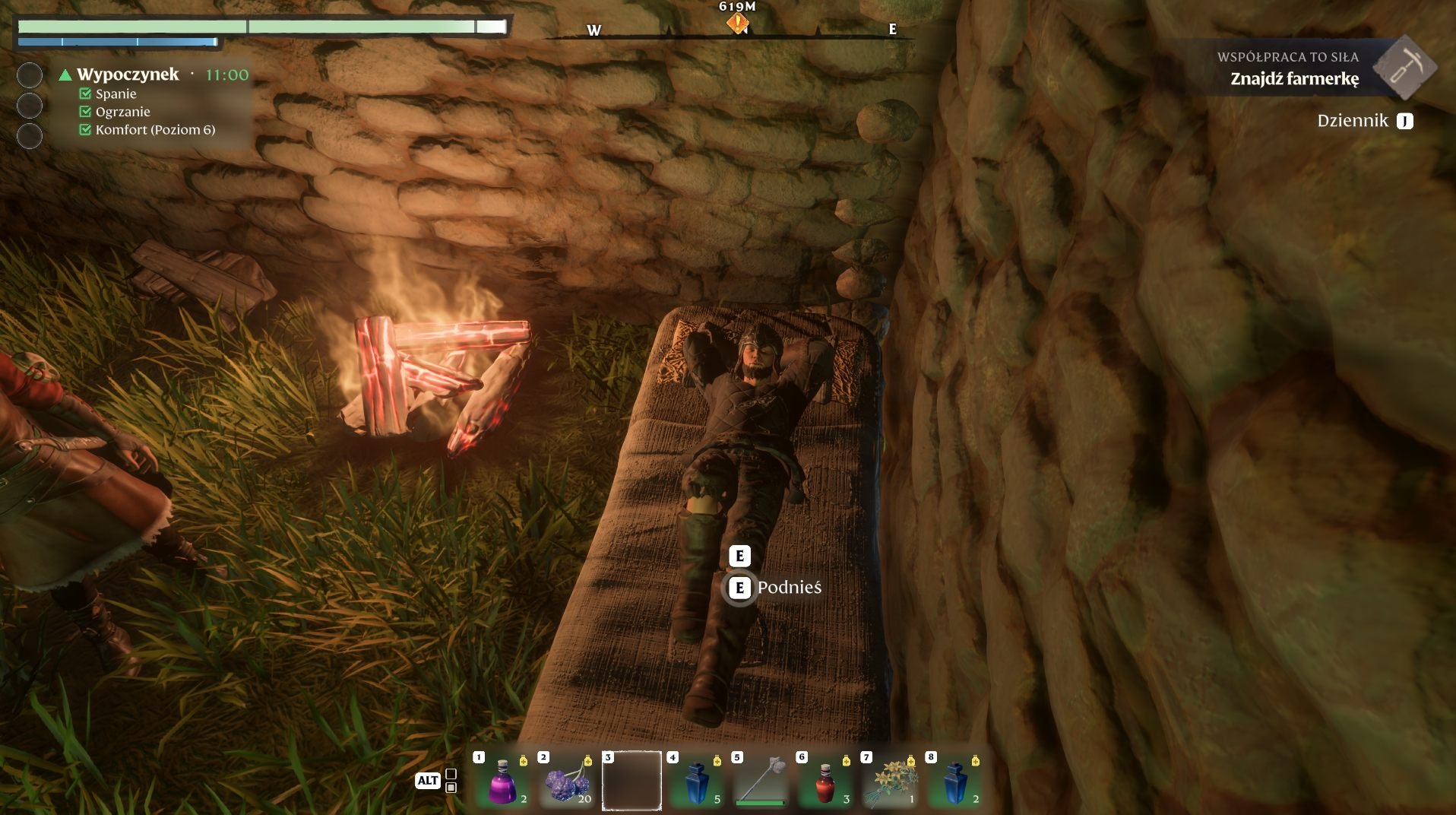Select the purple potion in slot 1

coord(502,781)
